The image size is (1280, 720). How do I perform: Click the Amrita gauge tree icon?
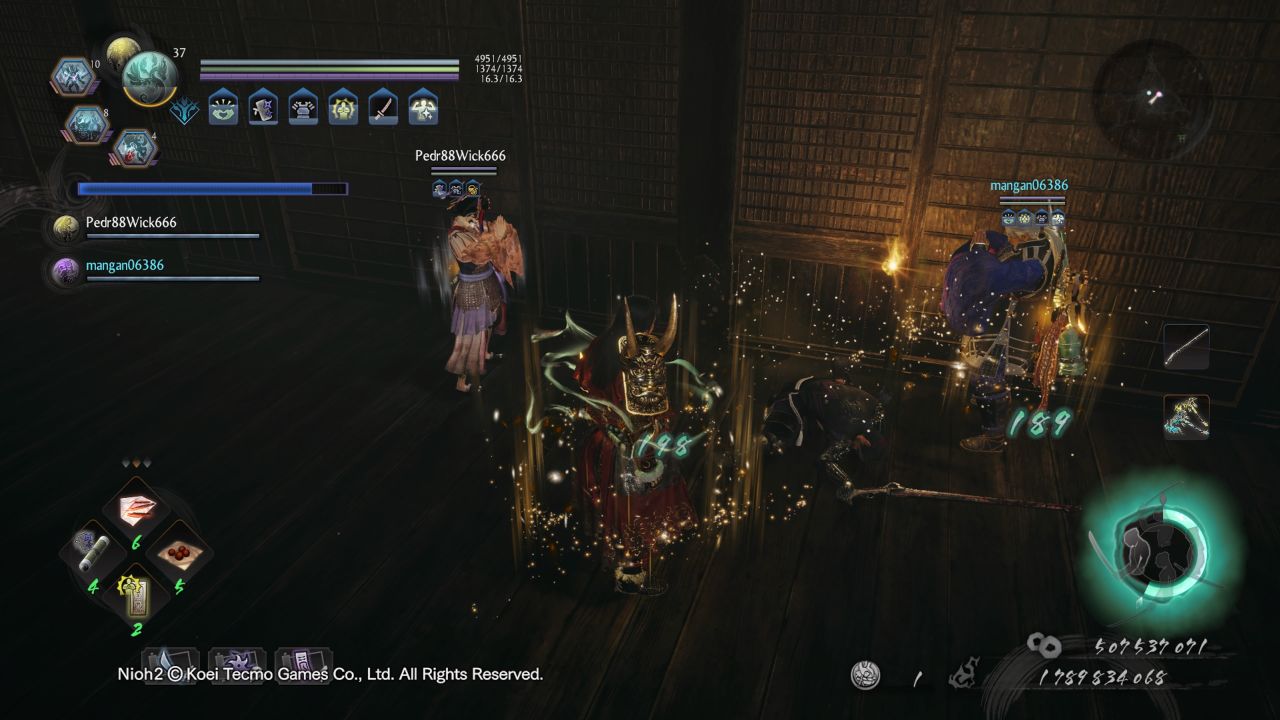coord(183,110)
